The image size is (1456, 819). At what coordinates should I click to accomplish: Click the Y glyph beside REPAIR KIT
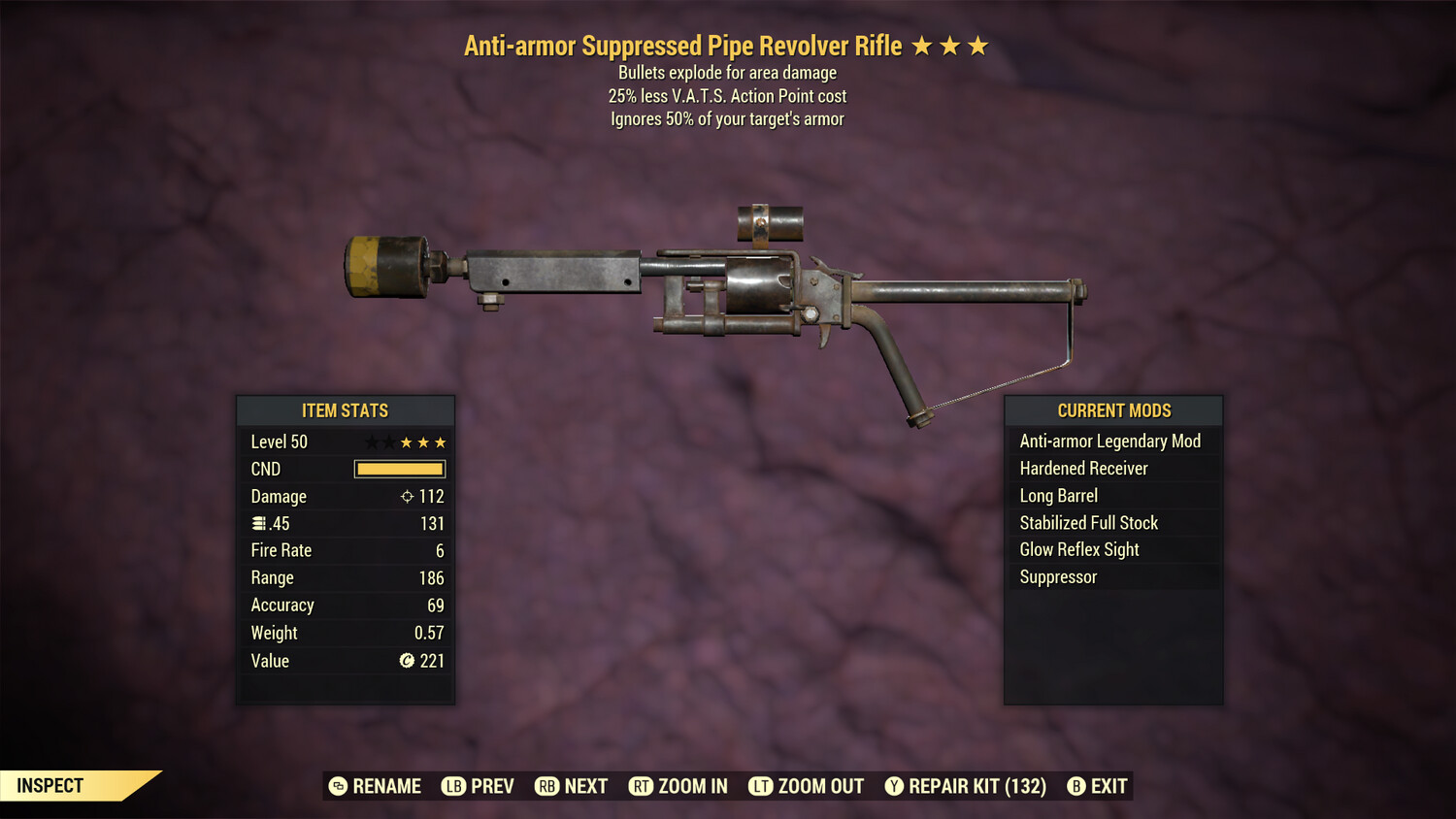tap(893, 786)
